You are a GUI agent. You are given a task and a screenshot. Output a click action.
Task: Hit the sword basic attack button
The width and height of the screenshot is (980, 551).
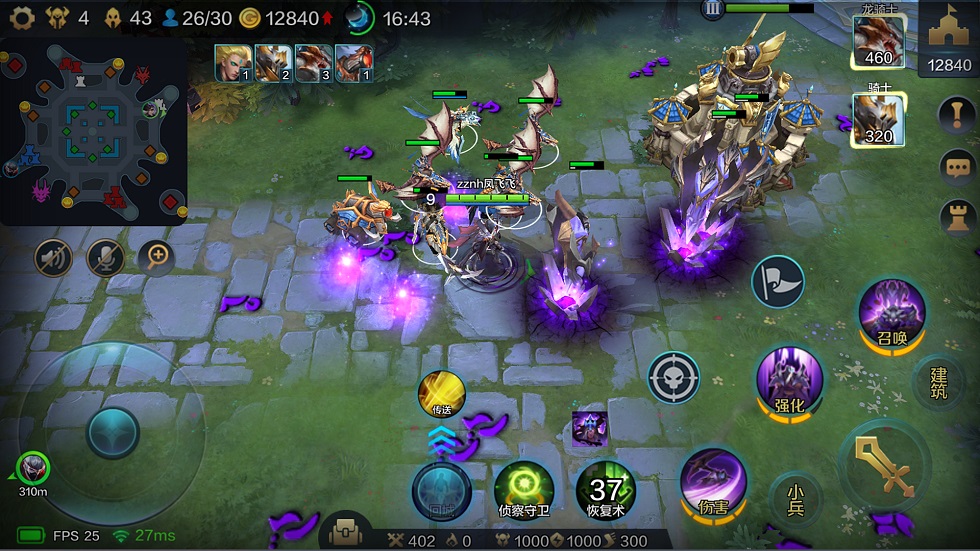coord(884,466)
